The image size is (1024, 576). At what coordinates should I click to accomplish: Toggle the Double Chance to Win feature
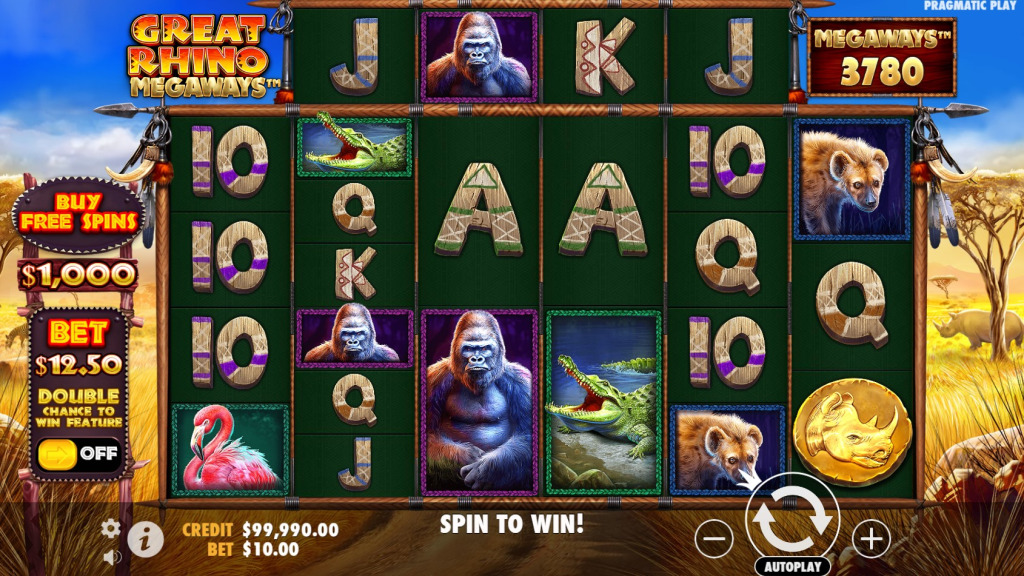[x=78, y=453]
